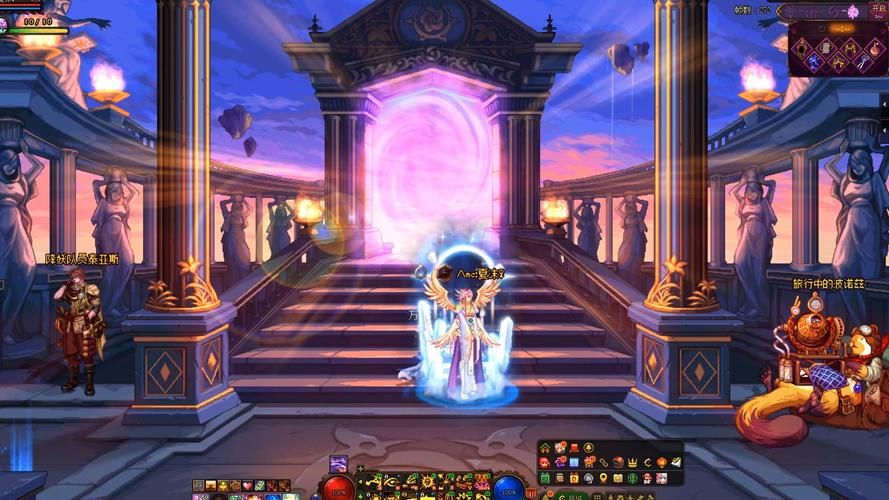The width and height of the screenshot is (889, 500).
Task: Click the orange button in the equipment panel
Action: 842,28
